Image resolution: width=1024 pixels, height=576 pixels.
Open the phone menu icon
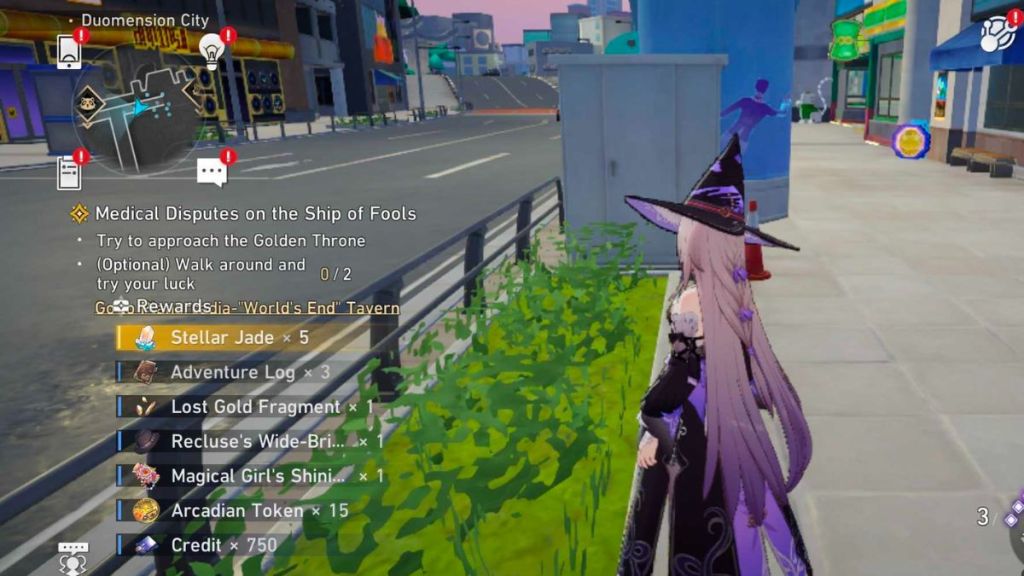(x=69, y=51)
